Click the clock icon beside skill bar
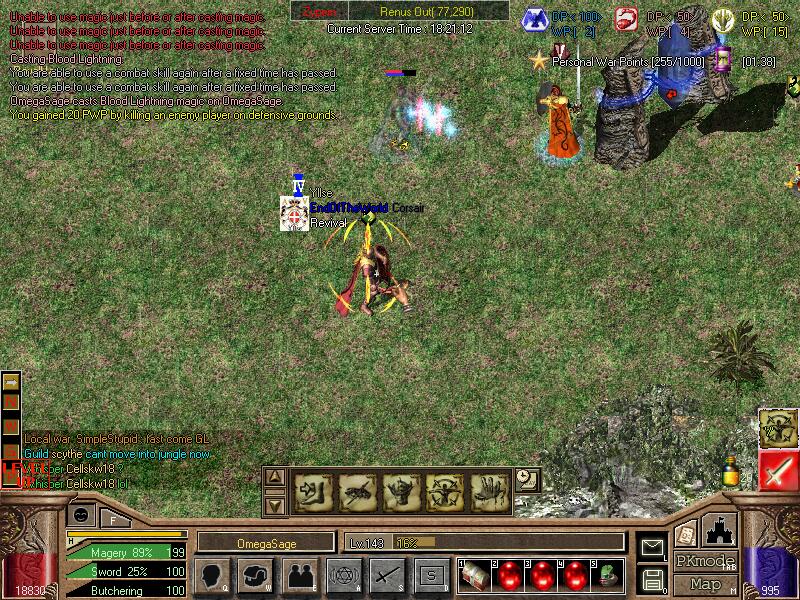Image resolution: width=800 pixels, height=600 pixels. (x=527, y=480)
